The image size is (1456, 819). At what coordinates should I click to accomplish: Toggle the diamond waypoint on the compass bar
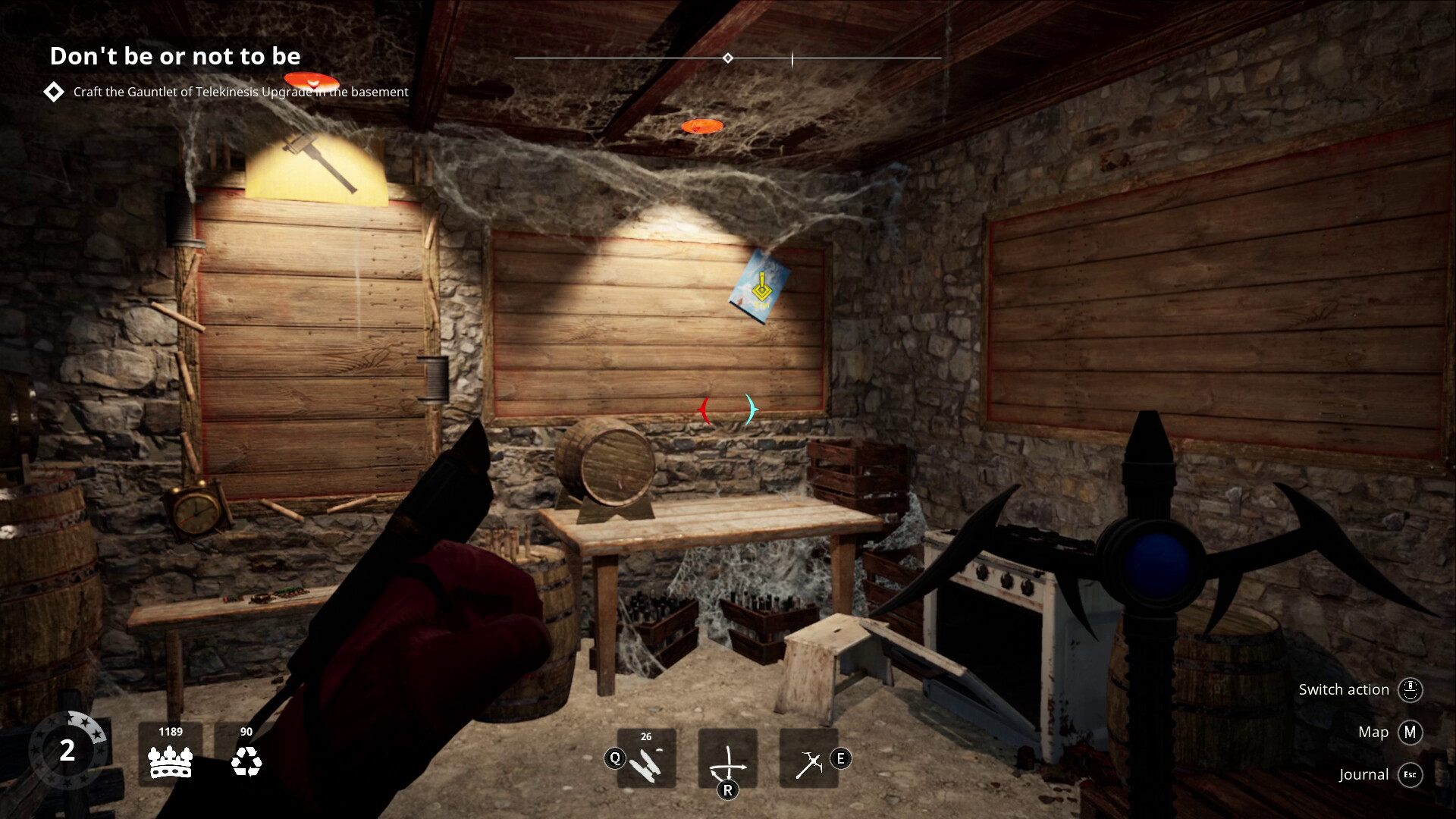730,57
